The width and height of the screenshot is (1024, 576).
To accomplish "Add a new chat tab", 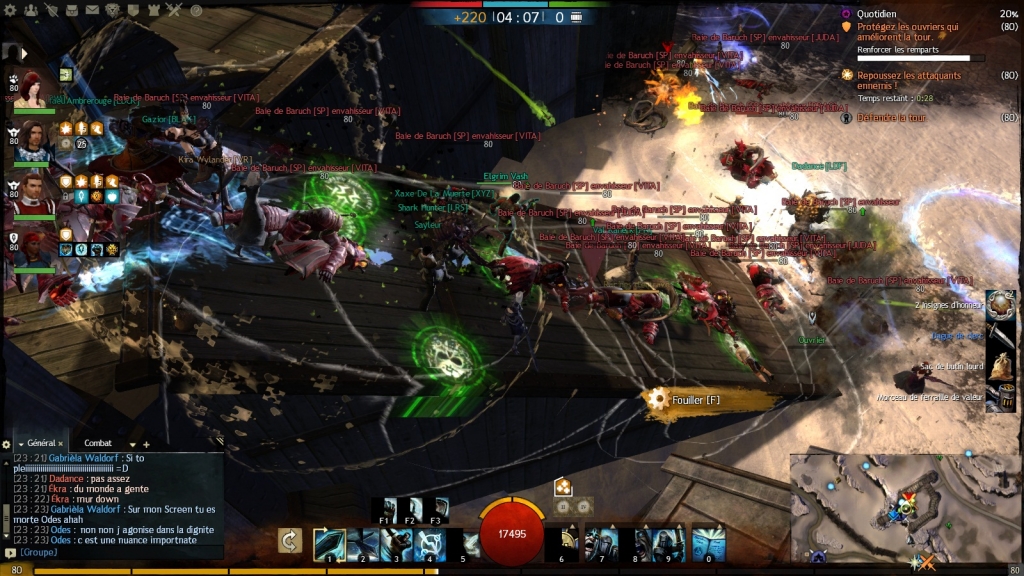I will click(x=146, y=443).
